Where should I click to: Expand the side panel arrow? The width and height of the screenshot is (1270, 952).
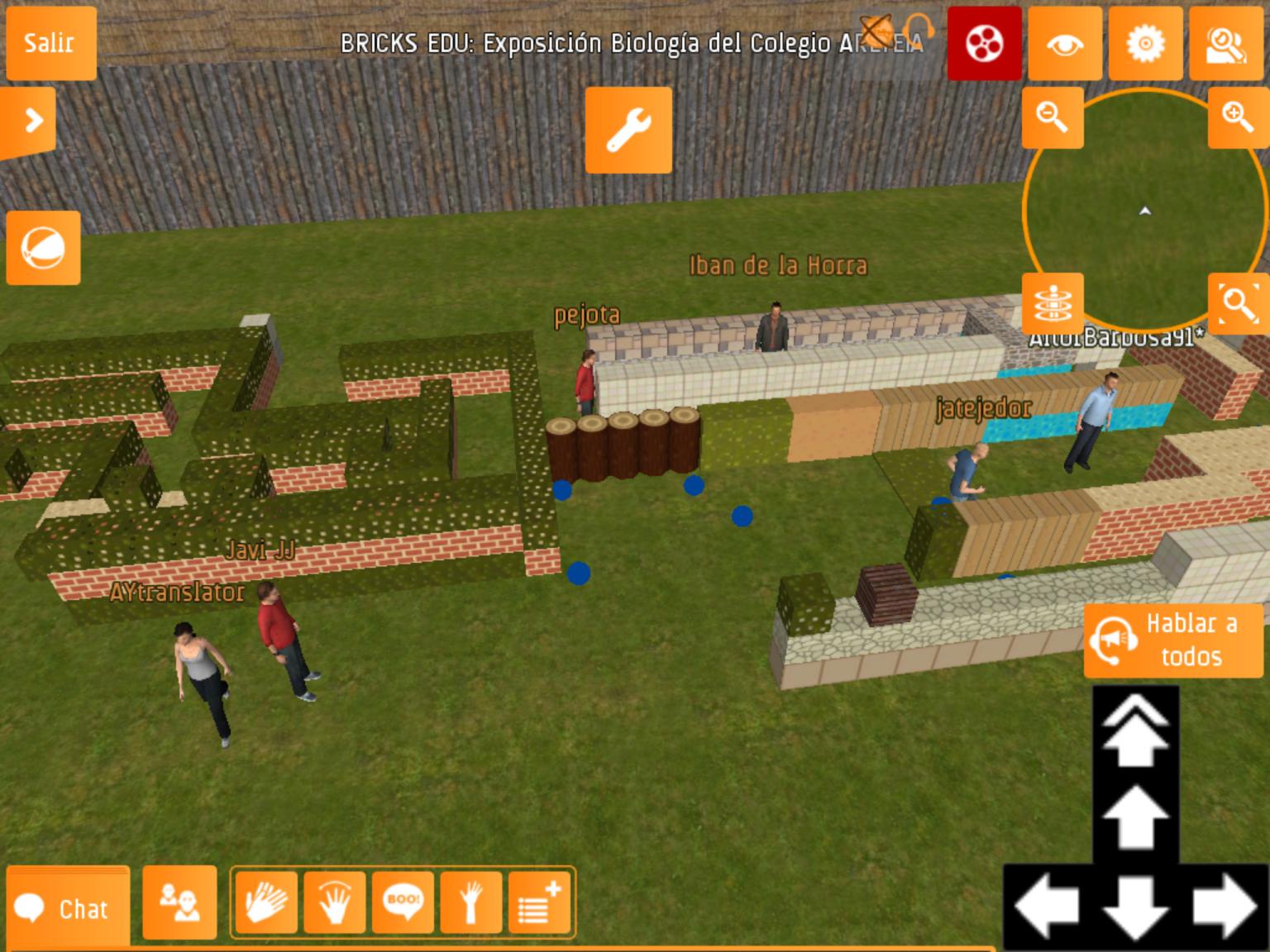click(30, 121)
